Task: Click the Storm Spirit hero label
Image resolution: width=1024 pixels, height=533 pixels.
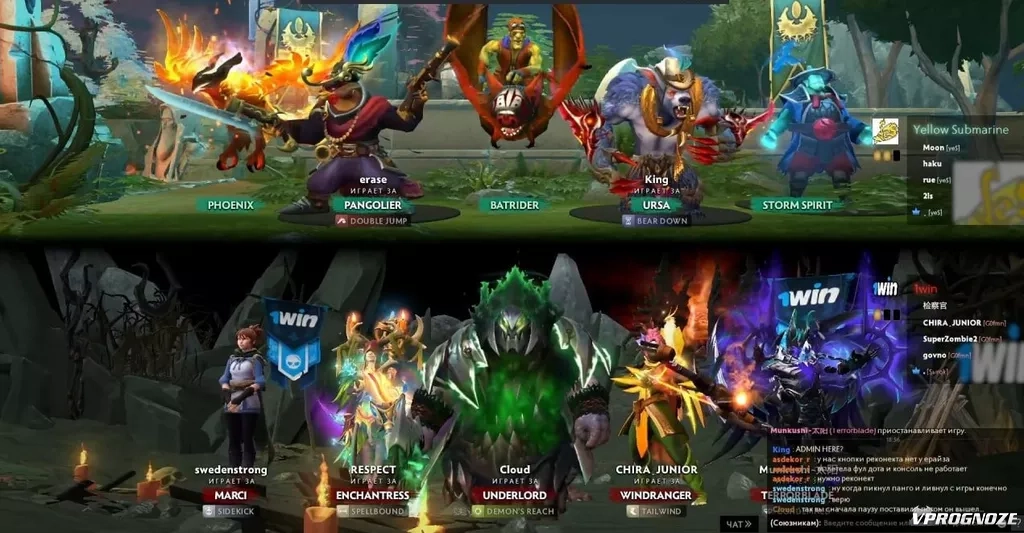Action: [797, 204]
